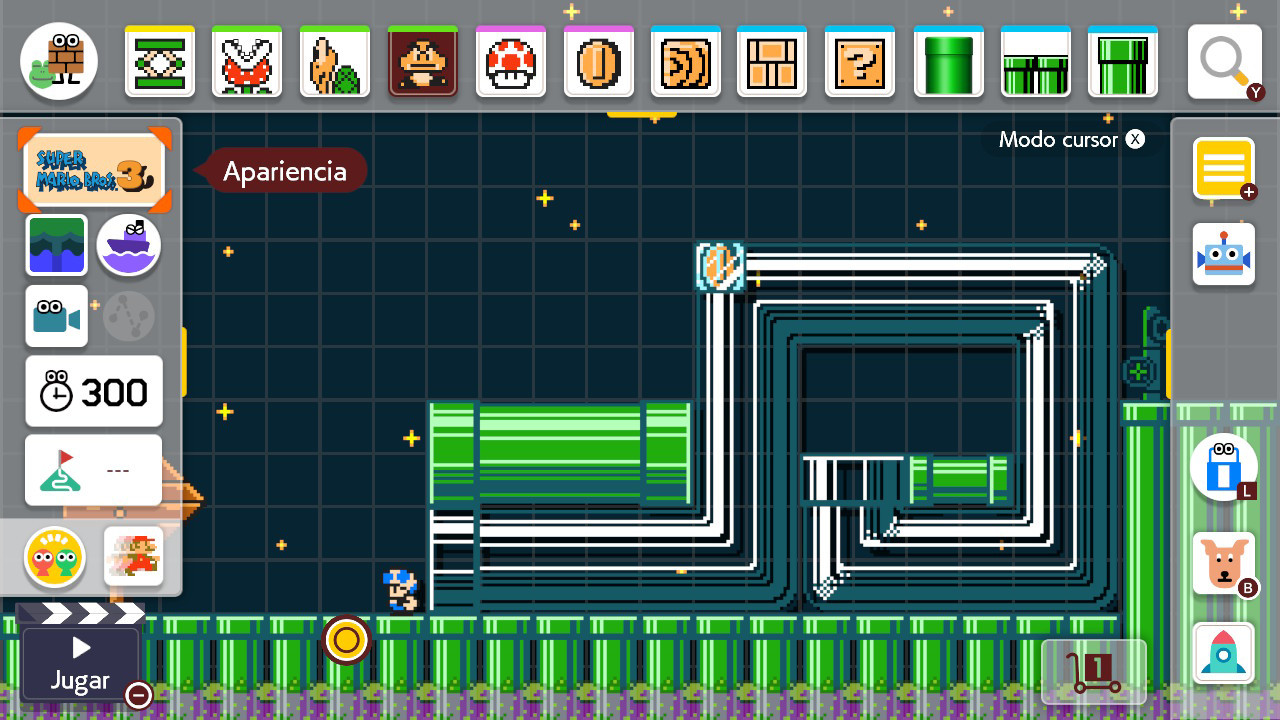Image resolution: width=1280 pixels, height=720 pixels.
Task: Open the Undodog undo tool
Action: (x=1223, y=563)
